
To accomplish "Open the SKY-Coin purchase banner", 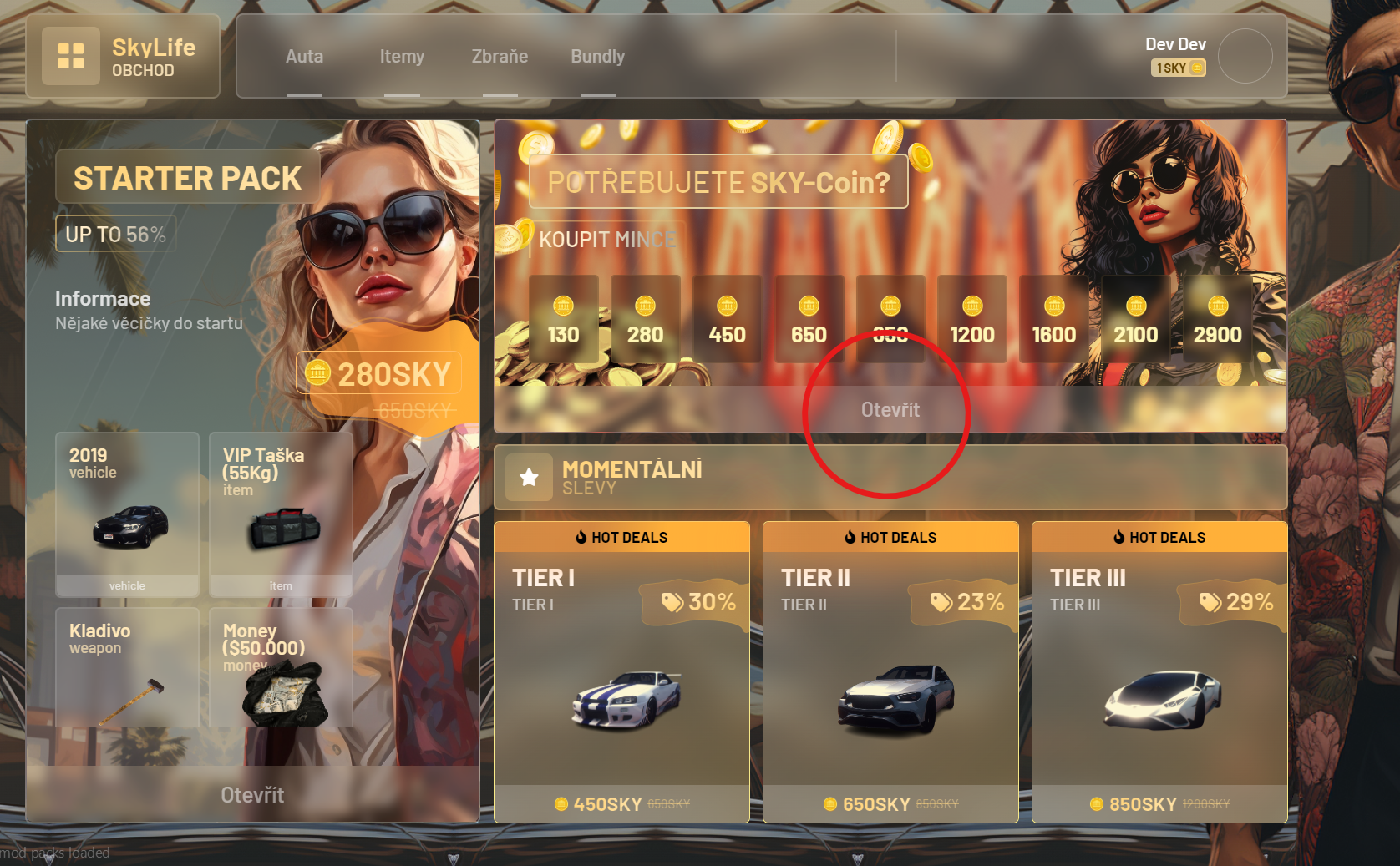I will coord(890,409).
